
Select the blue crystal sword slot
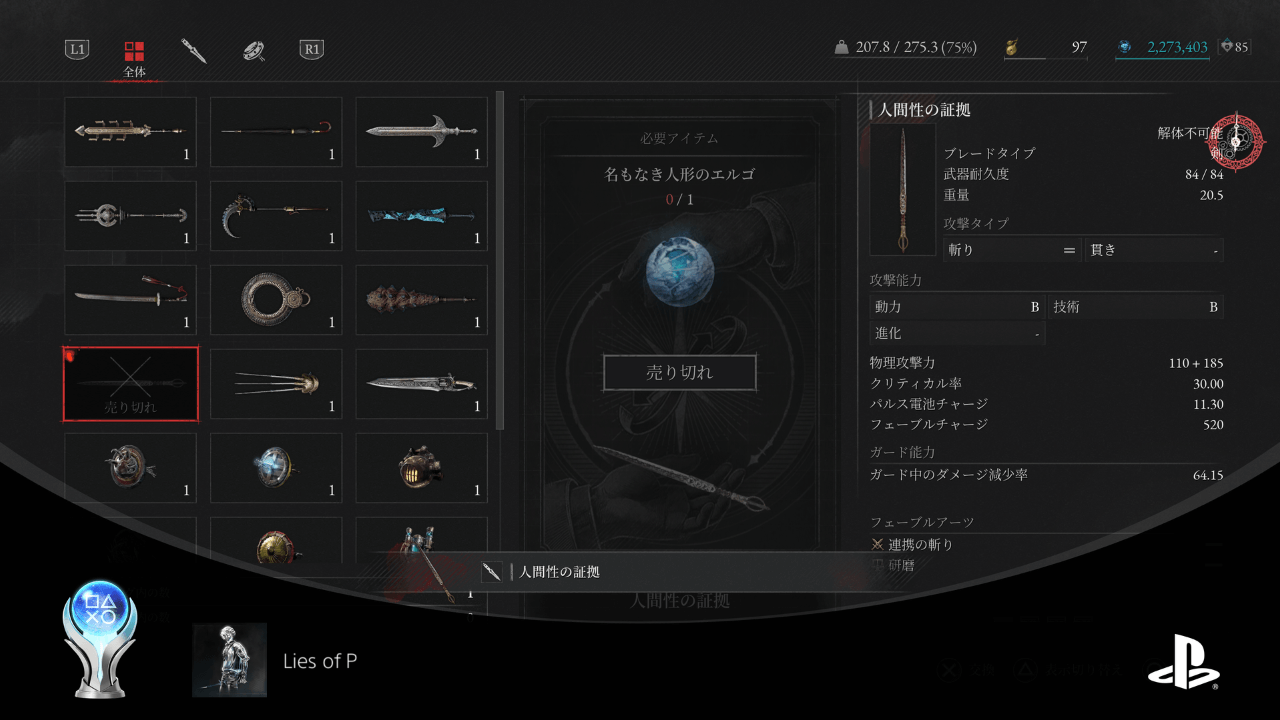click(x=421, y=216)
